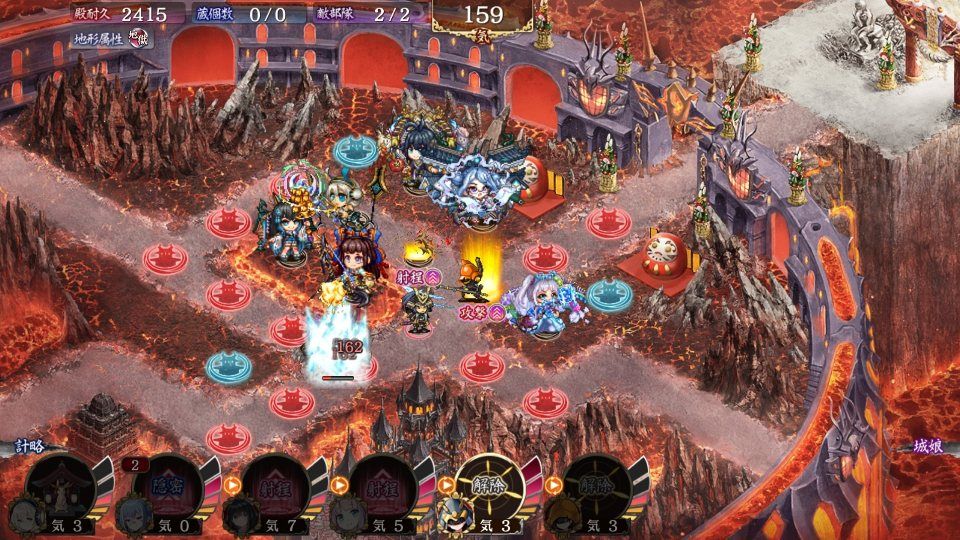Choose the blue deployment tile beside the silver-haired girl
The height and width of the screenshot is (540, 960).
(608, 294)
